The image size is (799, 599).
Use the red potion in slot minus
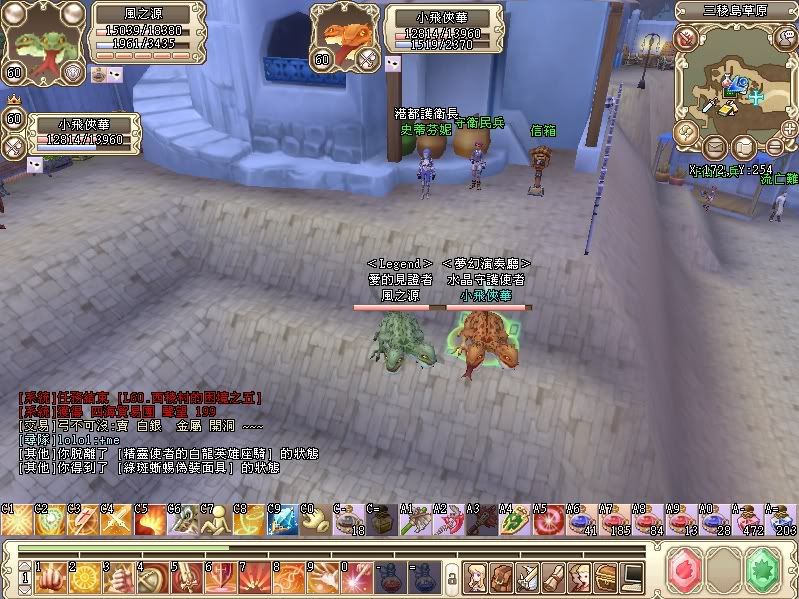pyautogui.click(x=390, y=576)
